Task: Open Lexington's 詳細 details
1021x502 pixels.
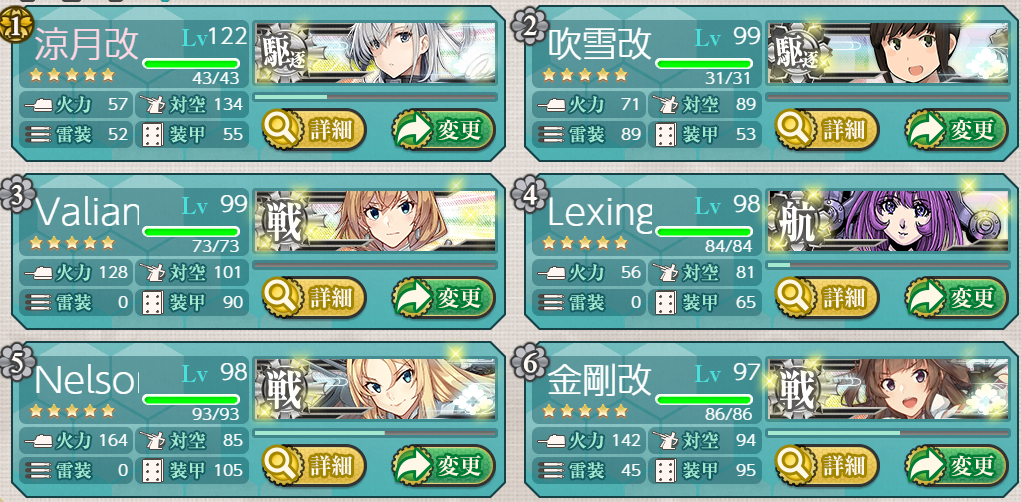Action: pyautogui.click(x=827, y=297)
